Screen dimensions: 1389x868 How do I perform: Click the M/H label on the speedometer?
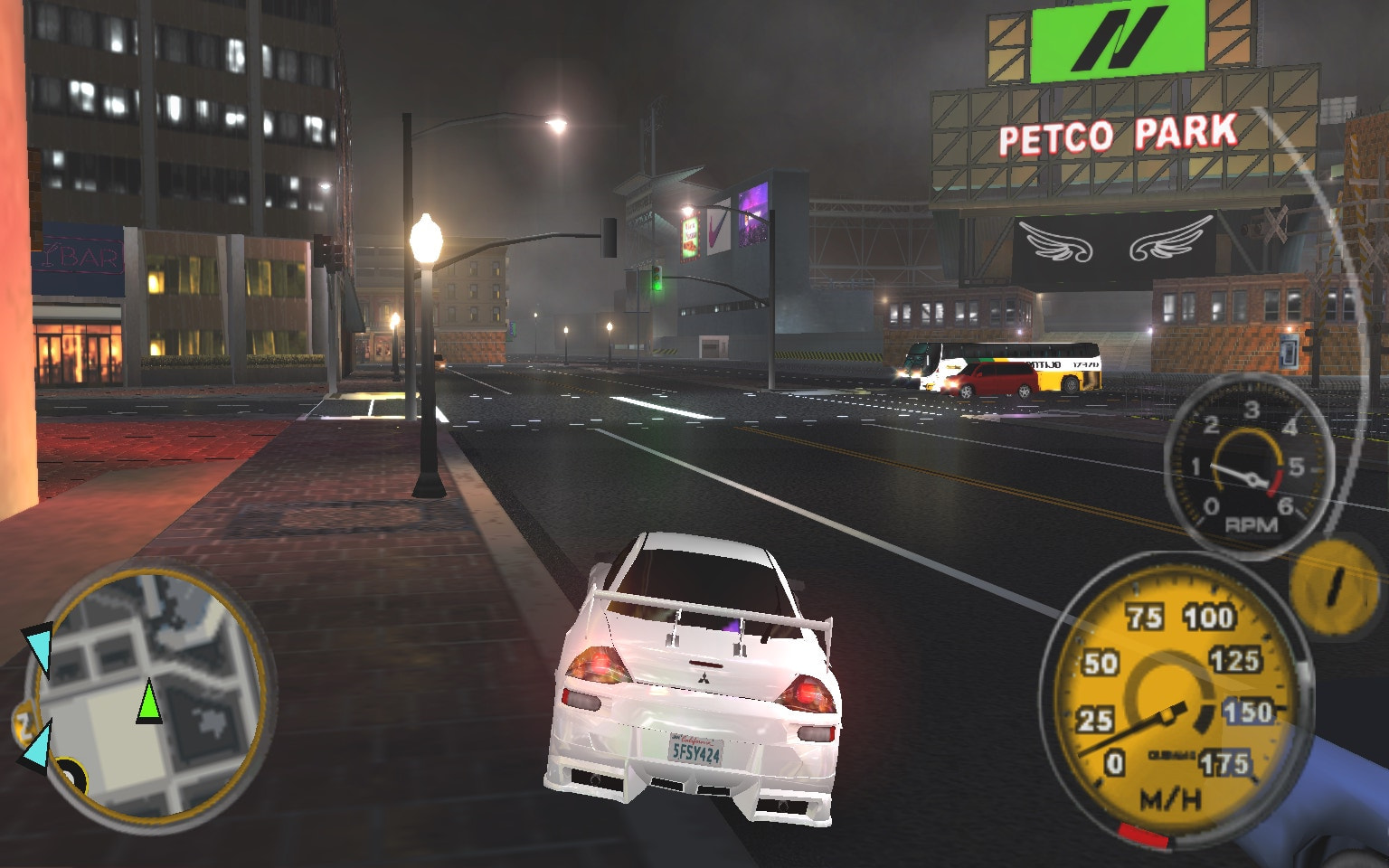click(1170, 797)
